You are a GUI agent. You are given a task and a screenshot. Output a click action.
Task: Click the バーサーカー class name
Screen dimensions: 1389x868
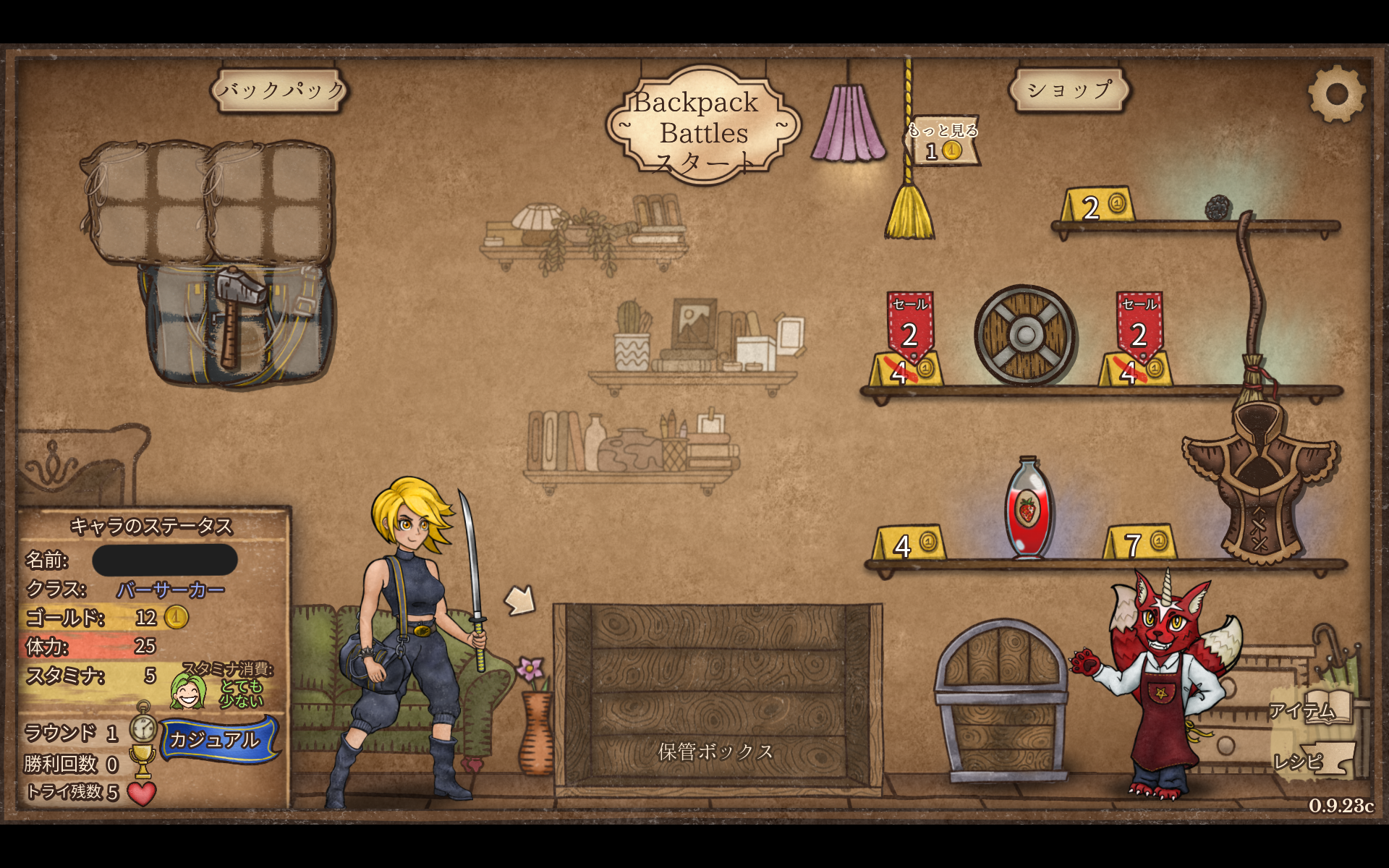(171, 590)
